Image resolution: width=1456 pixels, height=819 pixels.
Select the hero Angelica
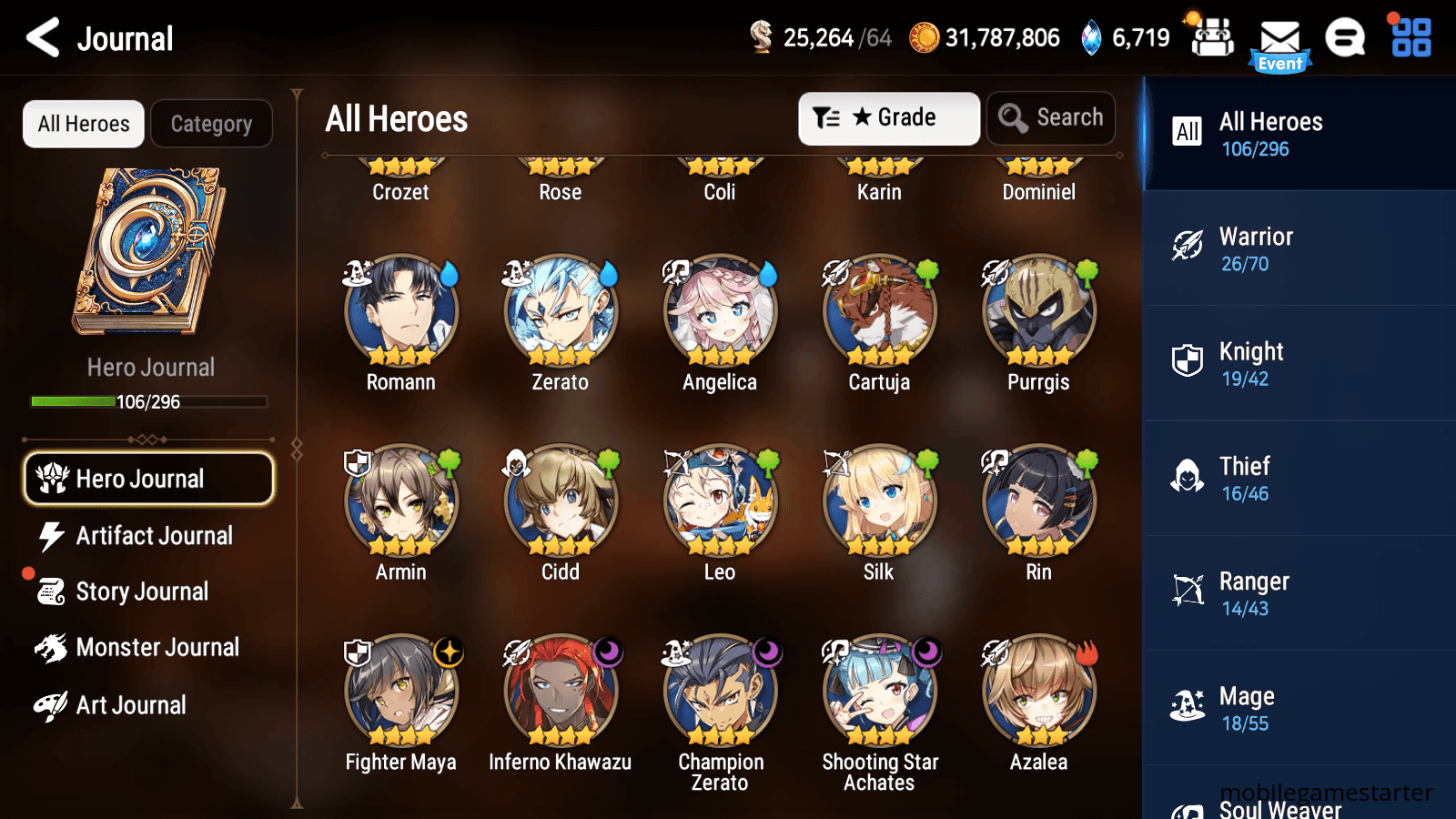[720, 311]
